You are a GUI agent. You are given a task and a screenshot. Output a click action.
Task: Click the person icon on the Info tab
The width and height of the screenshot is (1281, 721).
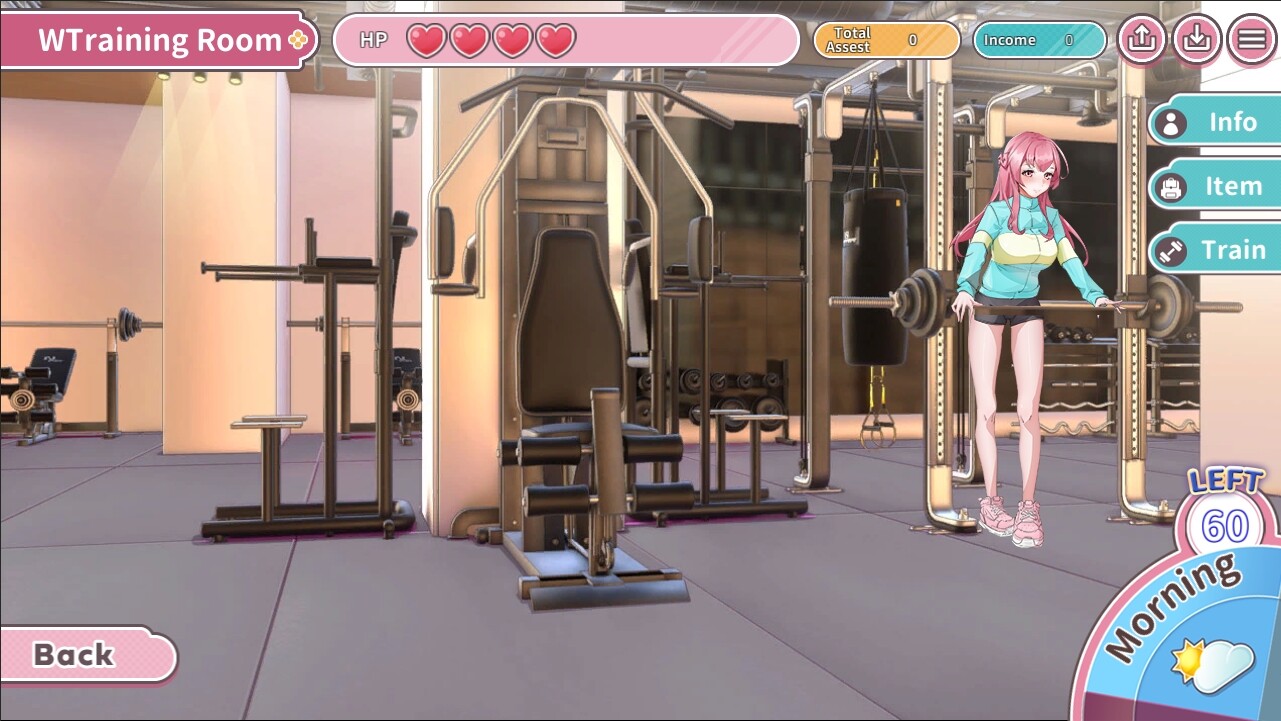click(x=1172, y=122)
